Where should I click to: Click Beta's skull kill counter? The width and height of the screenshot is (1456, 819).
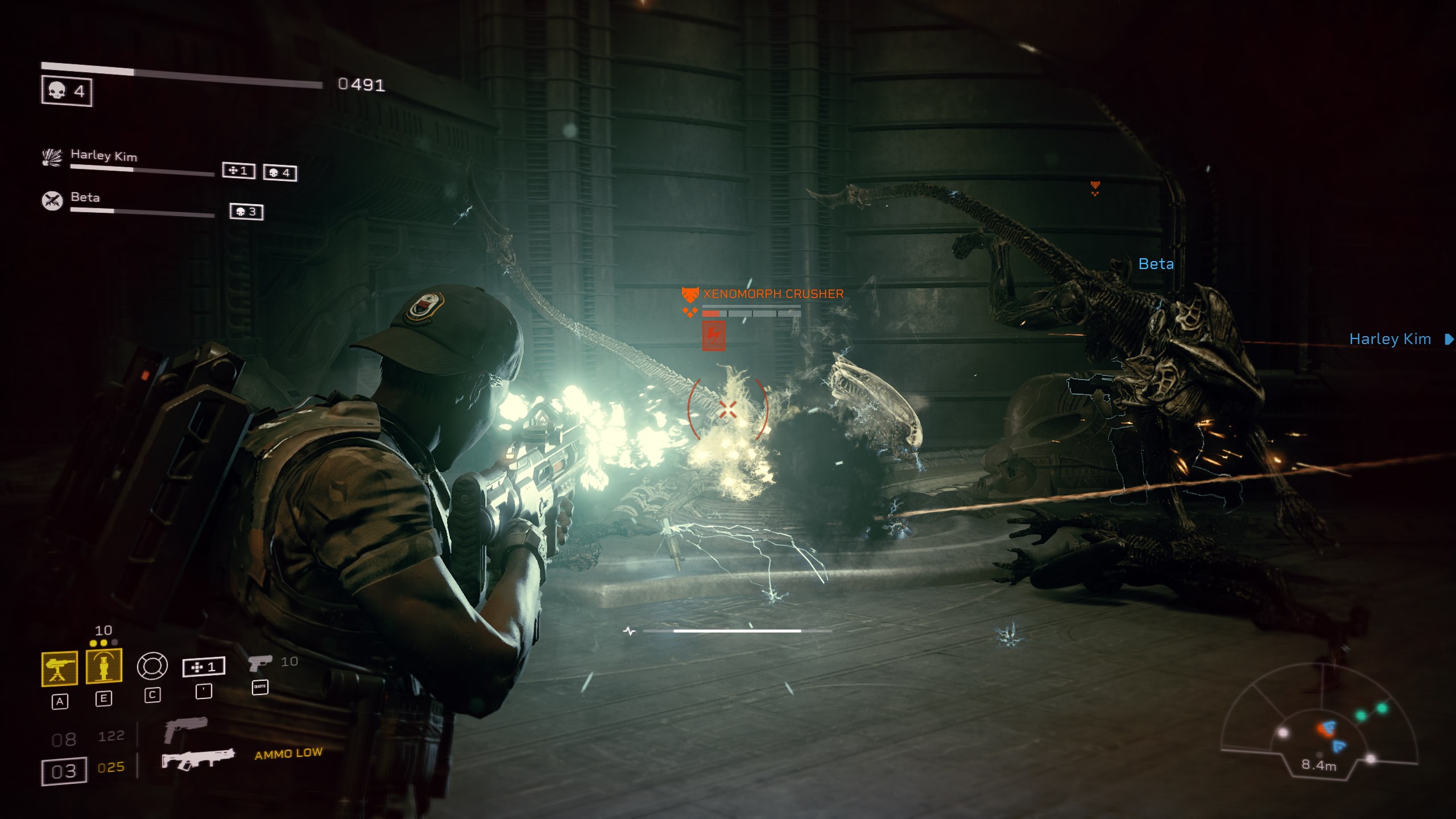pos(246,212)
